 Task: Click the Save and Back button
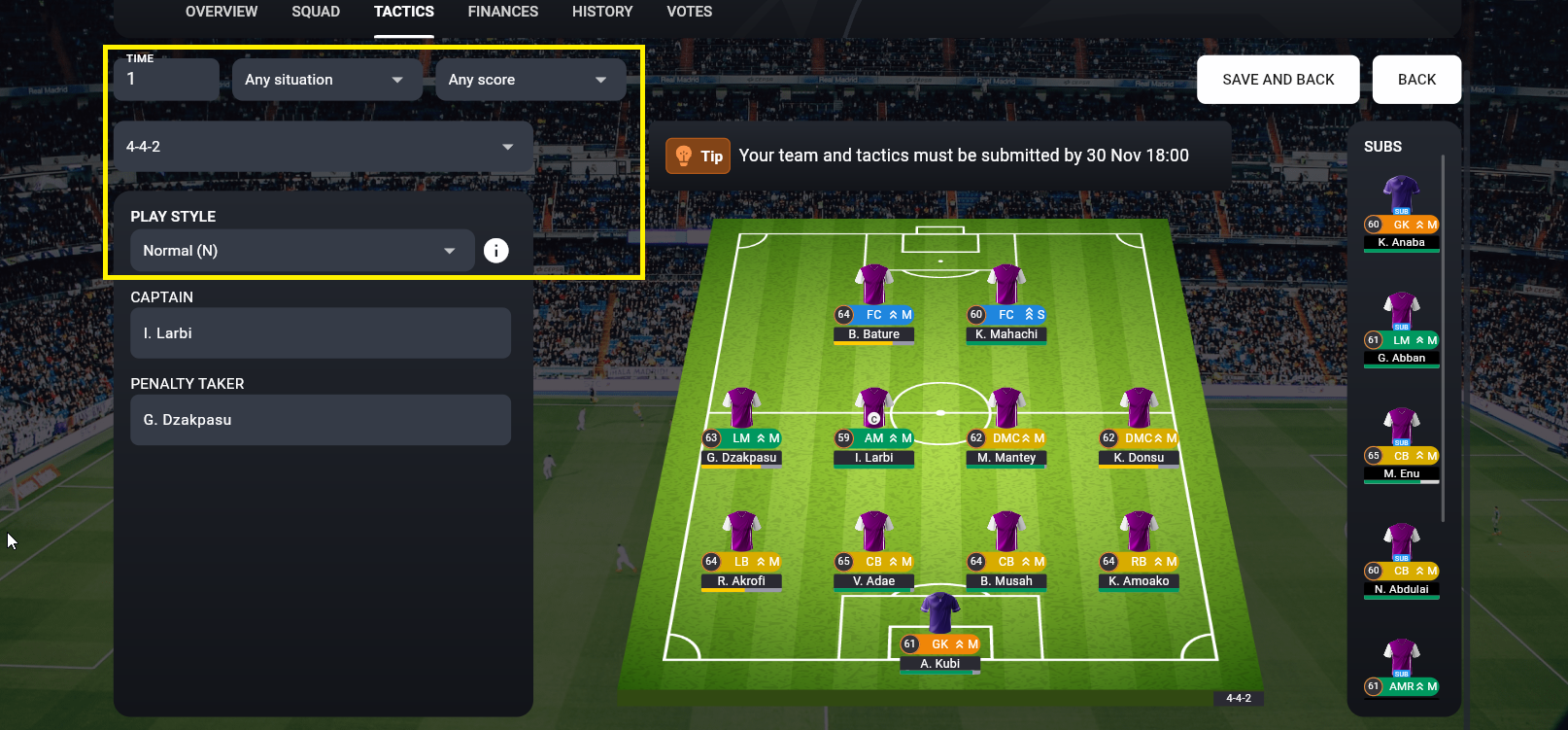point(1278,80)
